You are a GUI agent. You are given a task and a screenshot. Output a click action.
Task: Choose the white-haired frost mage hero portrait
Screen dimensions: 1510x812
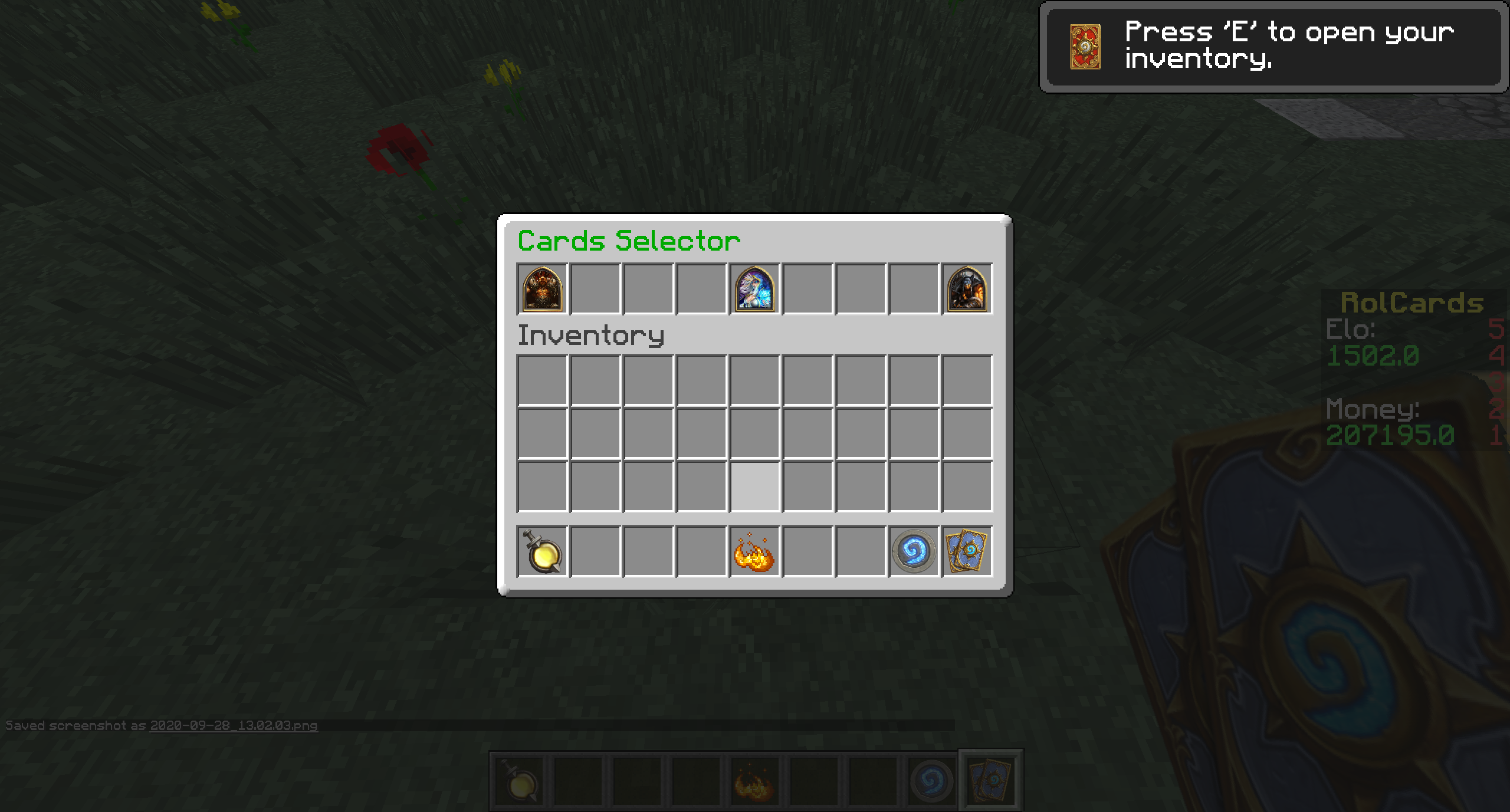pos(754,288)
